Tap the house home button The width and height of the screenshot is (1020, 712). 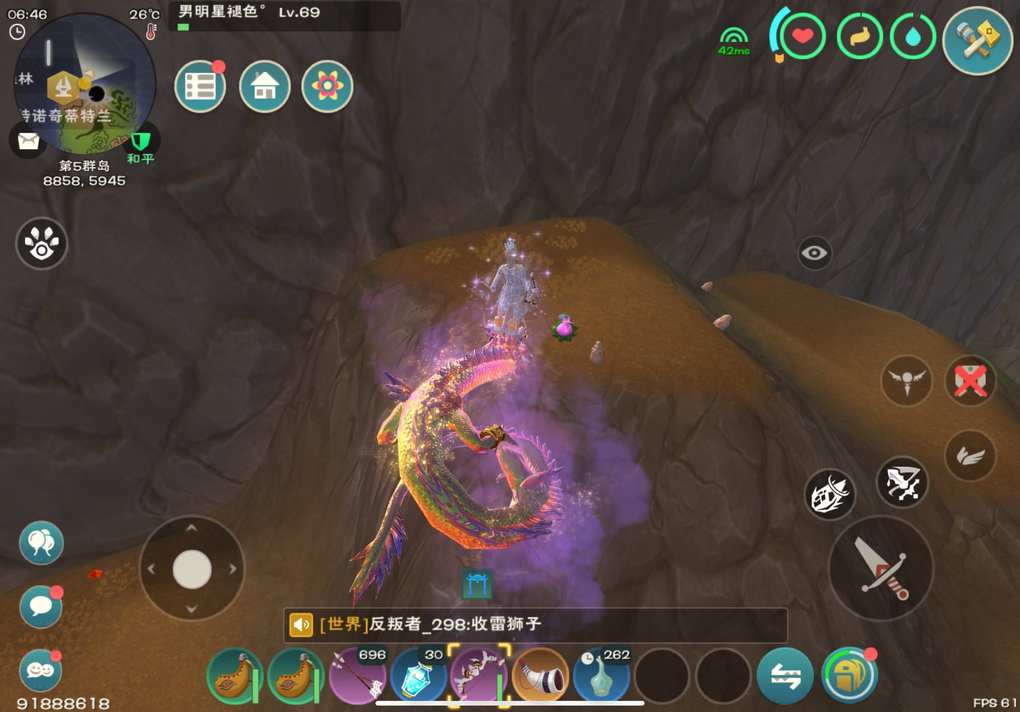[264, 87]
